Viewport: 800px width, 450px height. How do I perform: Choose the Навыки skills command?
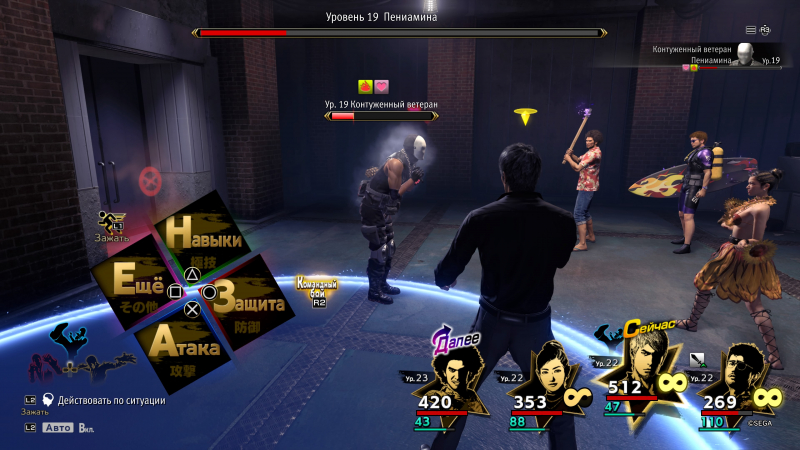coord(204,240)
